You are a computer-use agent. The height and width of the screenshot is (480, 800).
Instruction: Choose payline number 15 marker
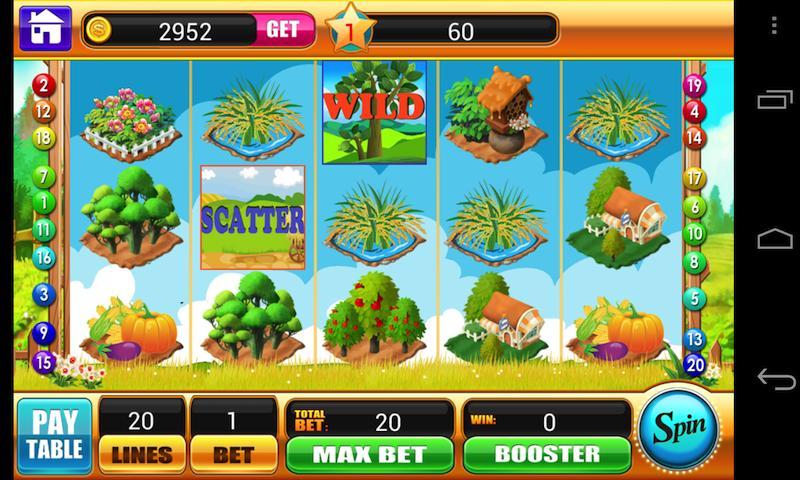click(x=43, y=361)
